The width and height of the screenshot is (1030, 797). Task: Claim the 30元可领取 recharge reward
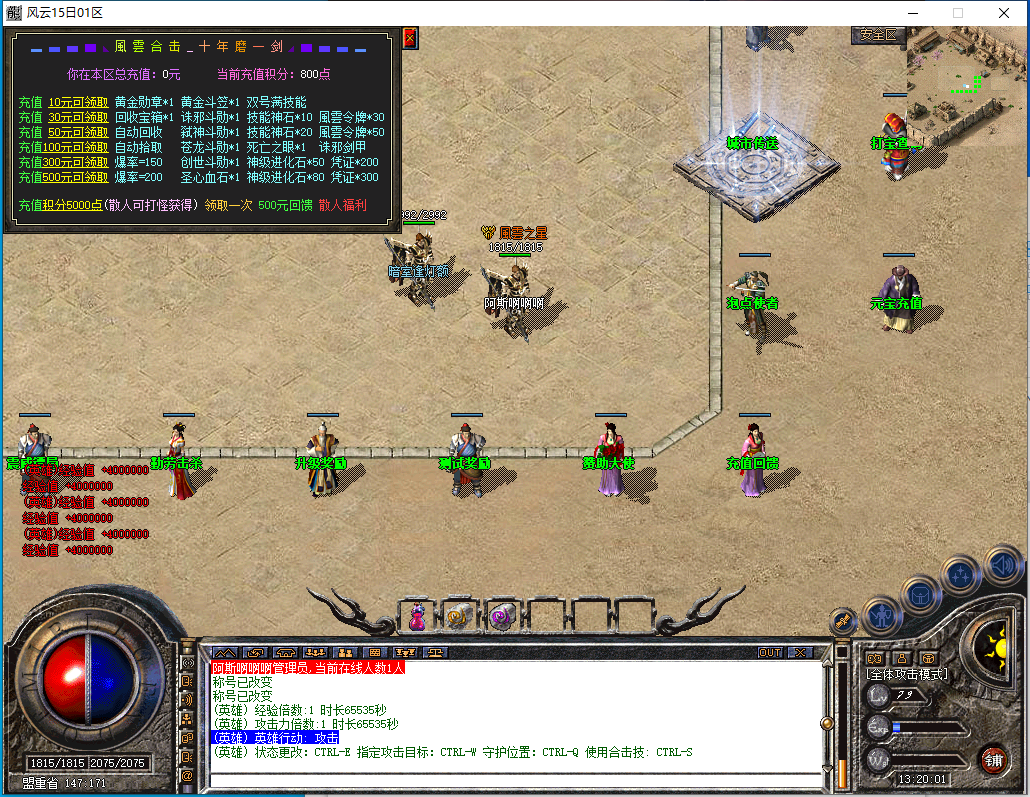[78, 117]
